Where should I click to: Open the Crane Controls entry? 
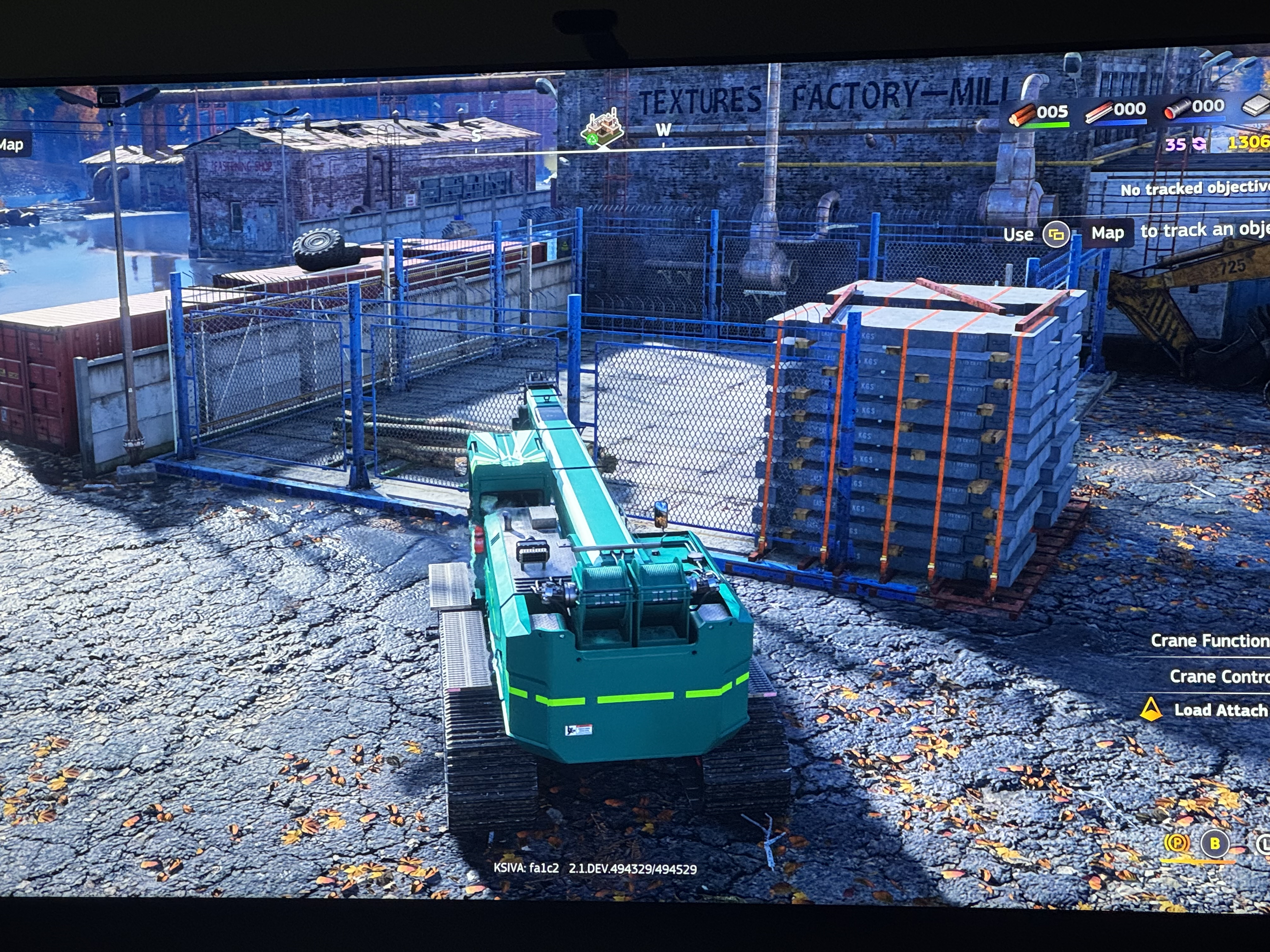(1218, 677)
